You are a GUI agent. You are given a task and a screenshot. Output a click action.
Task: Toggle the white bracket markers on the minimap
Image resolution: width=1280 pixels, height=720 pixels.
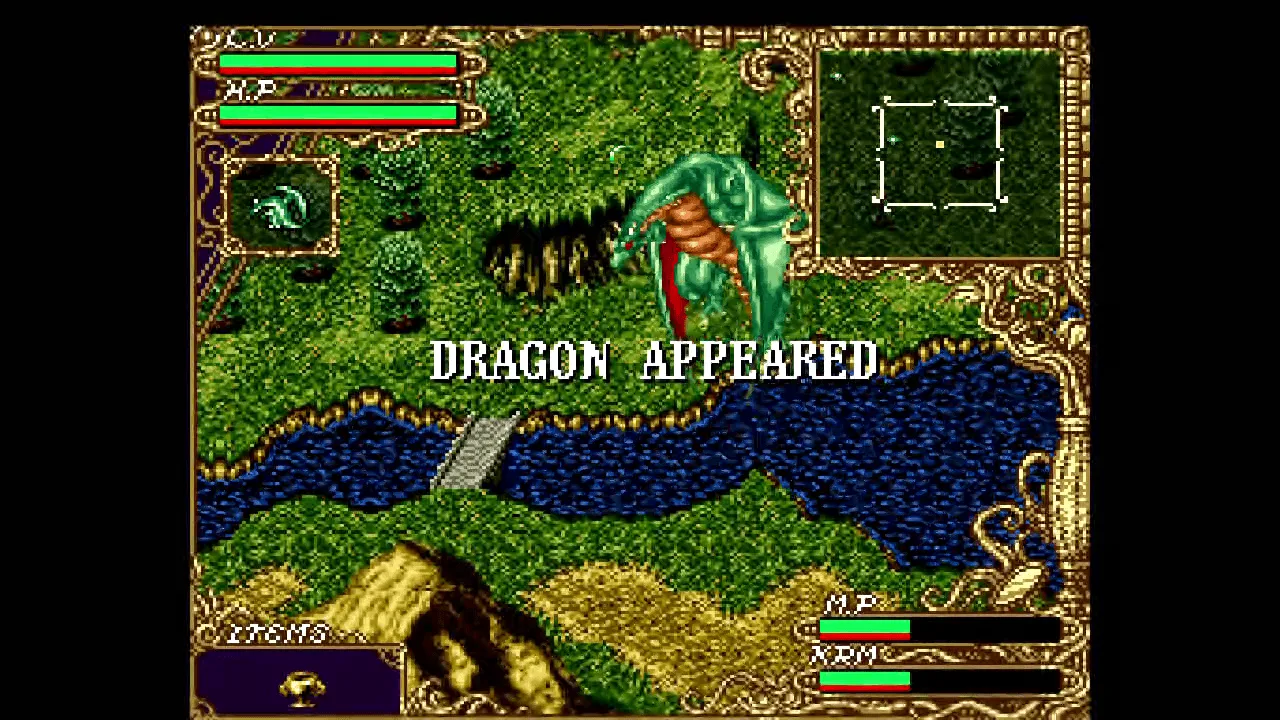click(x=938, y=150)
